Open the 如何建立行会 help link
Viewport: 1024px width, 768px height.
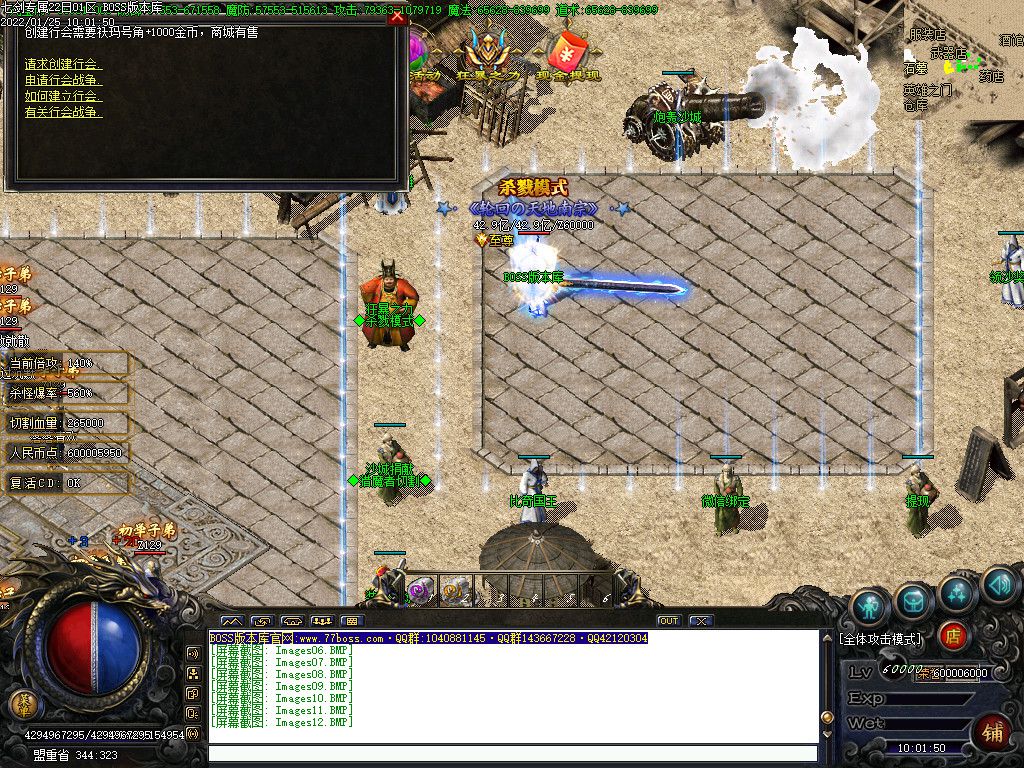(63, 96)
